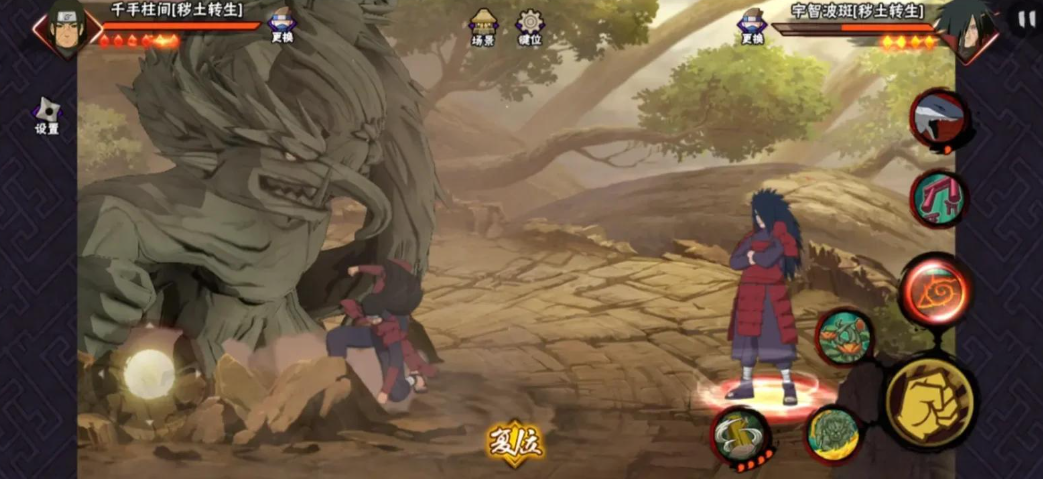Activate the glowing red Leaf symbol ultimate
The image size is (1043, 479).
pos(935,290)
